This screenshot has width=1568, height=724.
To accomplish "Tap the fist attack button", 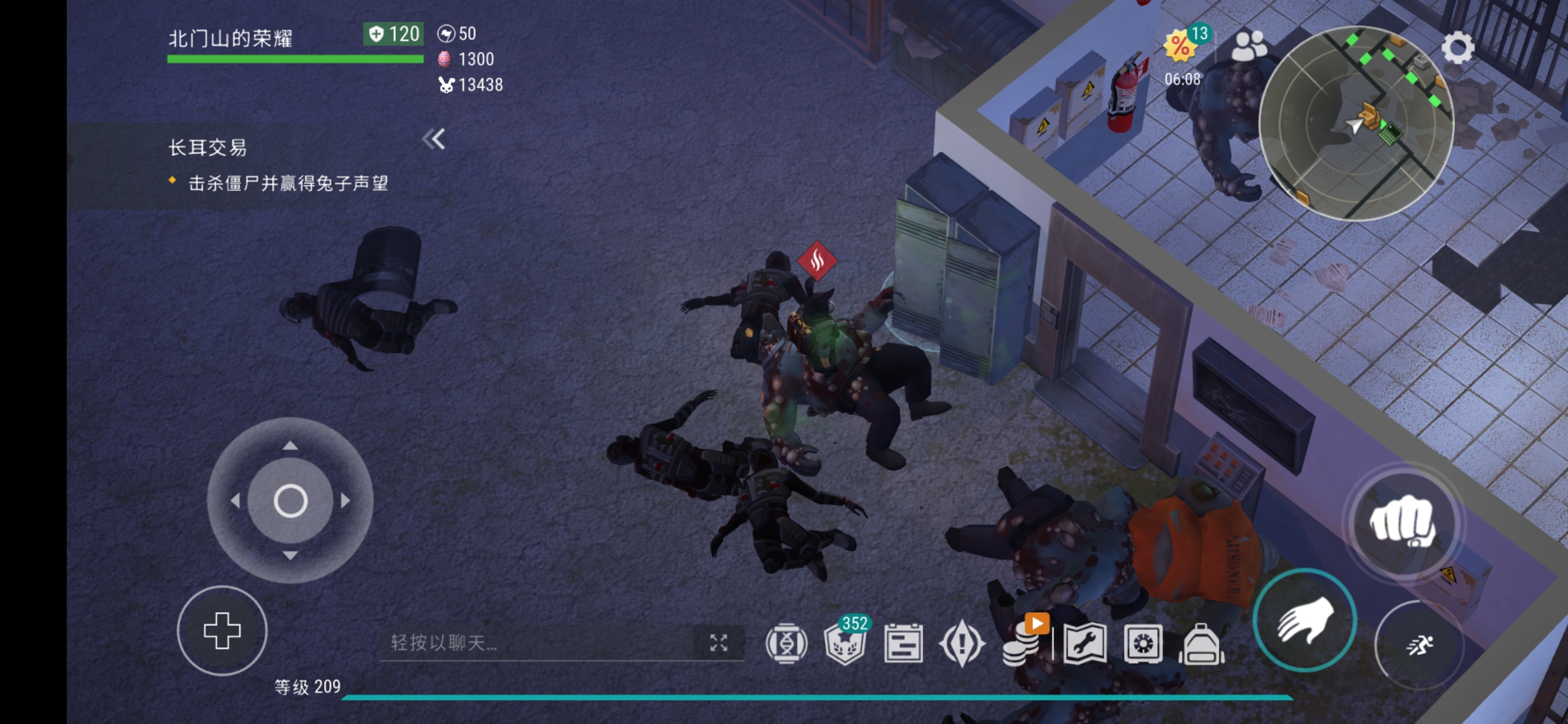I will pyautogui.click(x=1402, y=522).
